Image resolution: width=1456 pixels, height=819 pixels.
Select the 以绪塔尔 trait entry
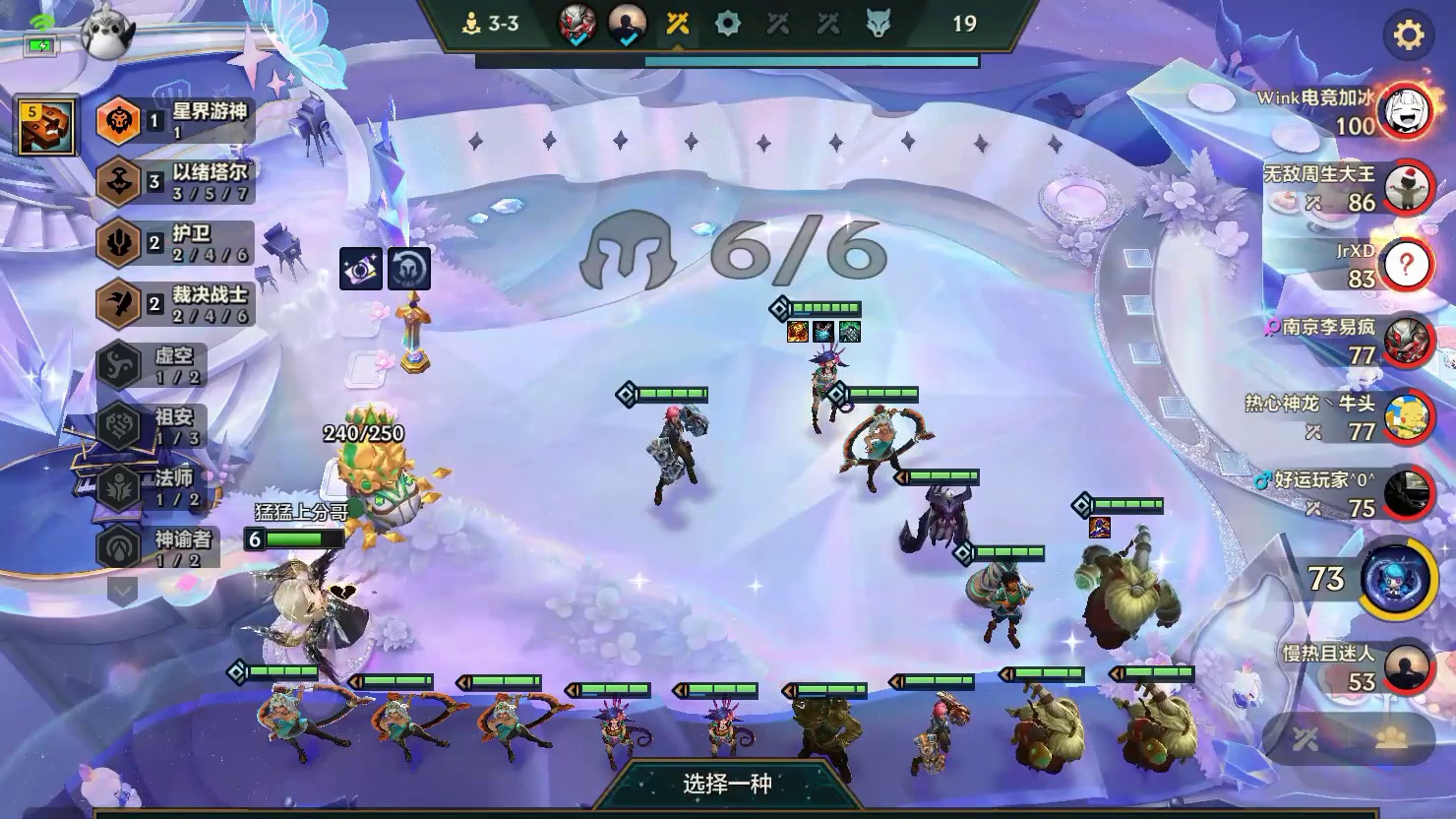coord(177,181)
